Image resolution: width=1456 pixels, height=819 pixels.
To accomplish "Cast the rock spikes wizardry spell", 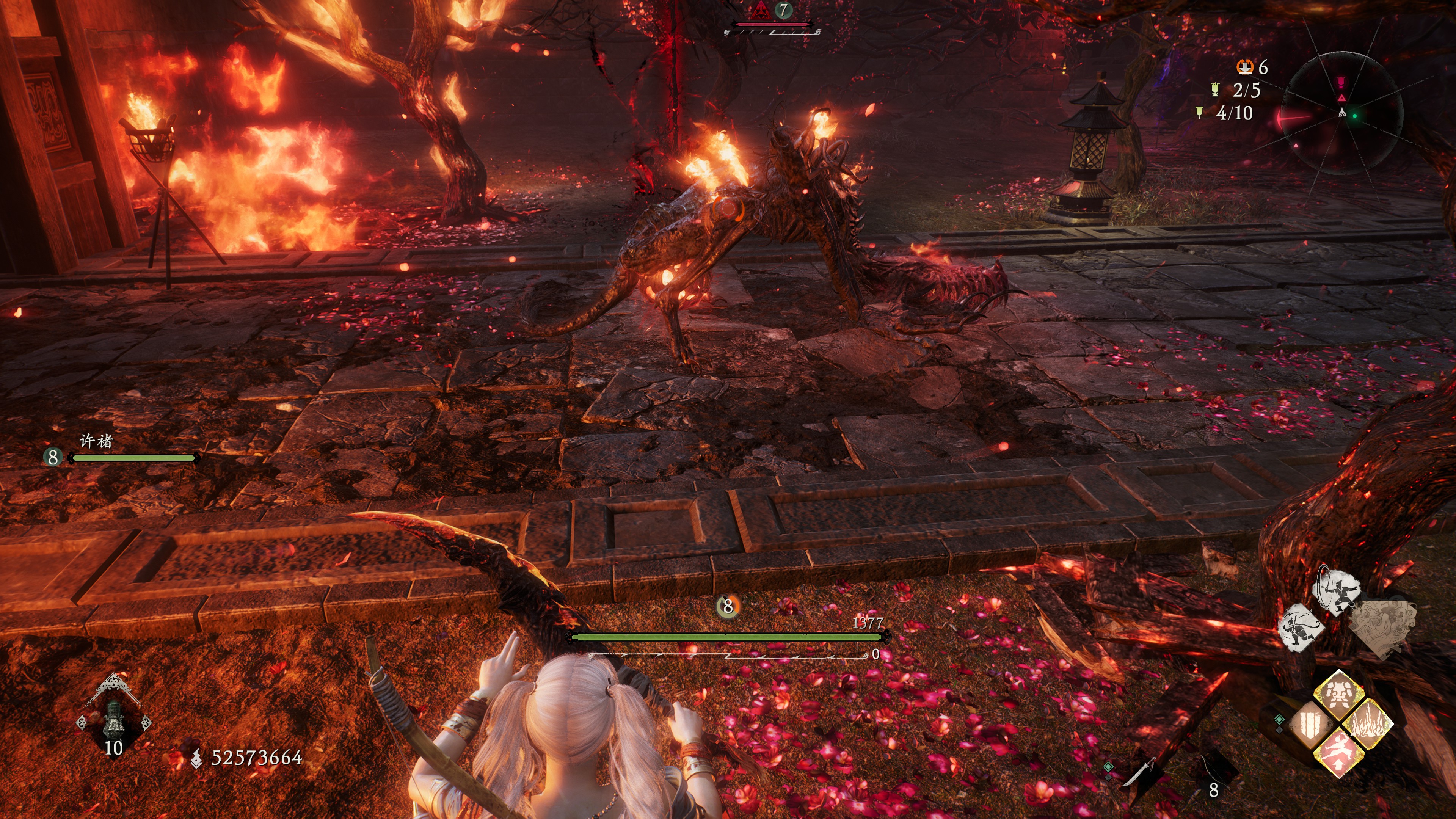I will click(1368, 723).
